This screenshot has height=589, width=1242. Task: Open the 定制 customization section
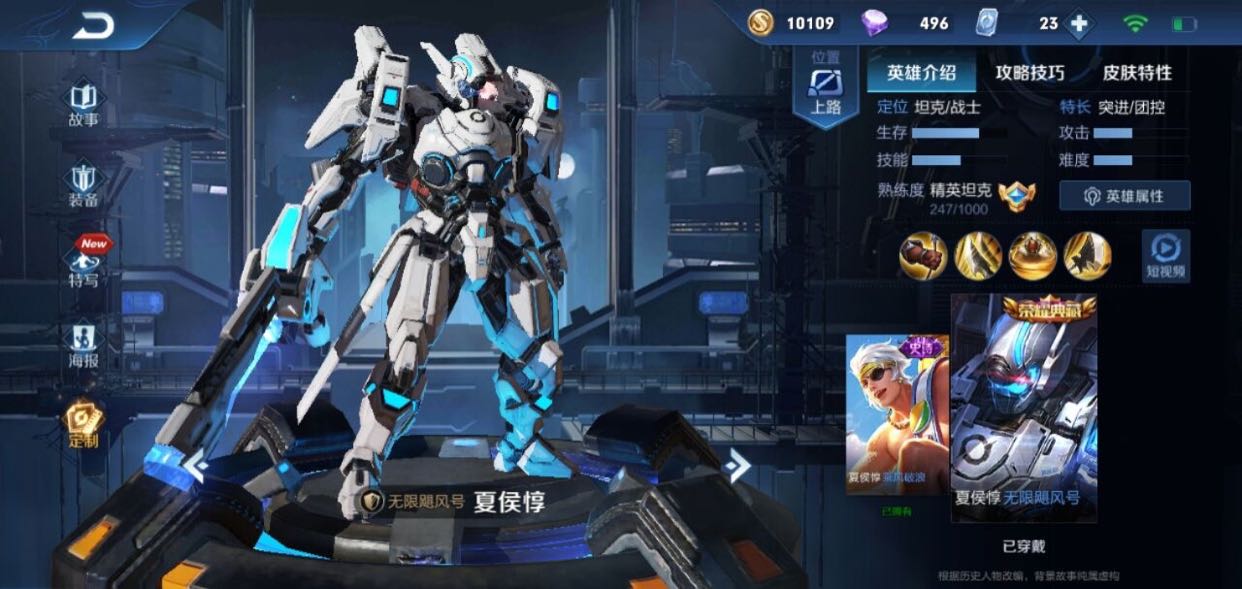click(83, 424)
